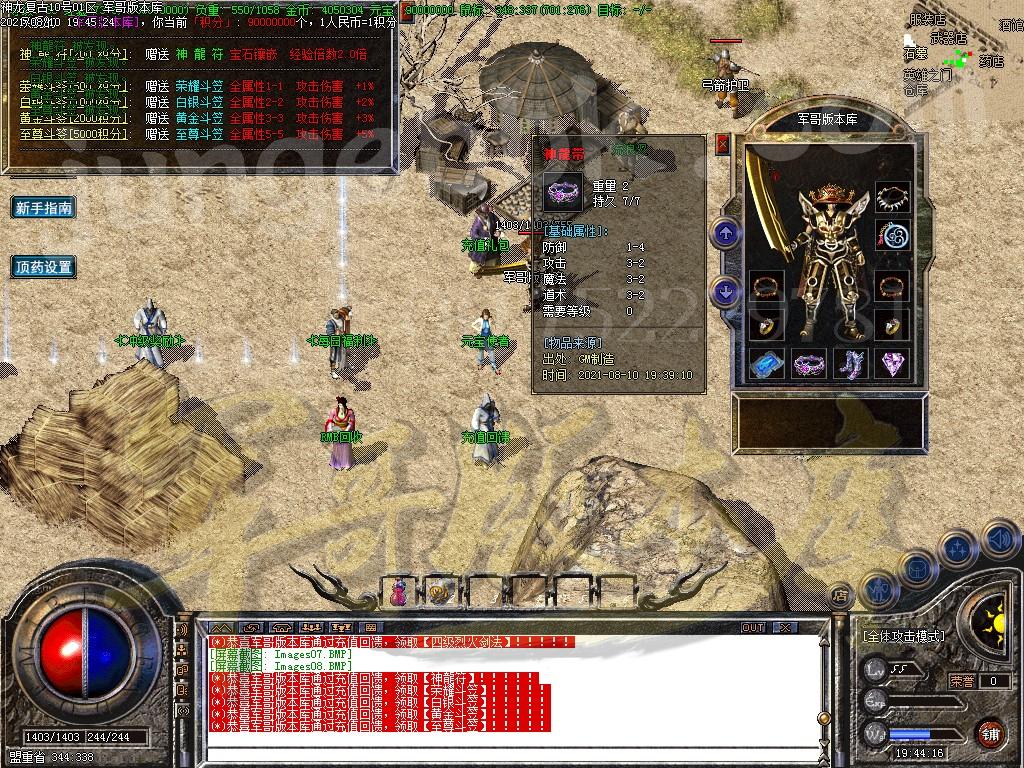The width and height of the screenshot is (1024, 768).
Task: Open the skills panel with sparkle icon
Action: tap(958, 549)
